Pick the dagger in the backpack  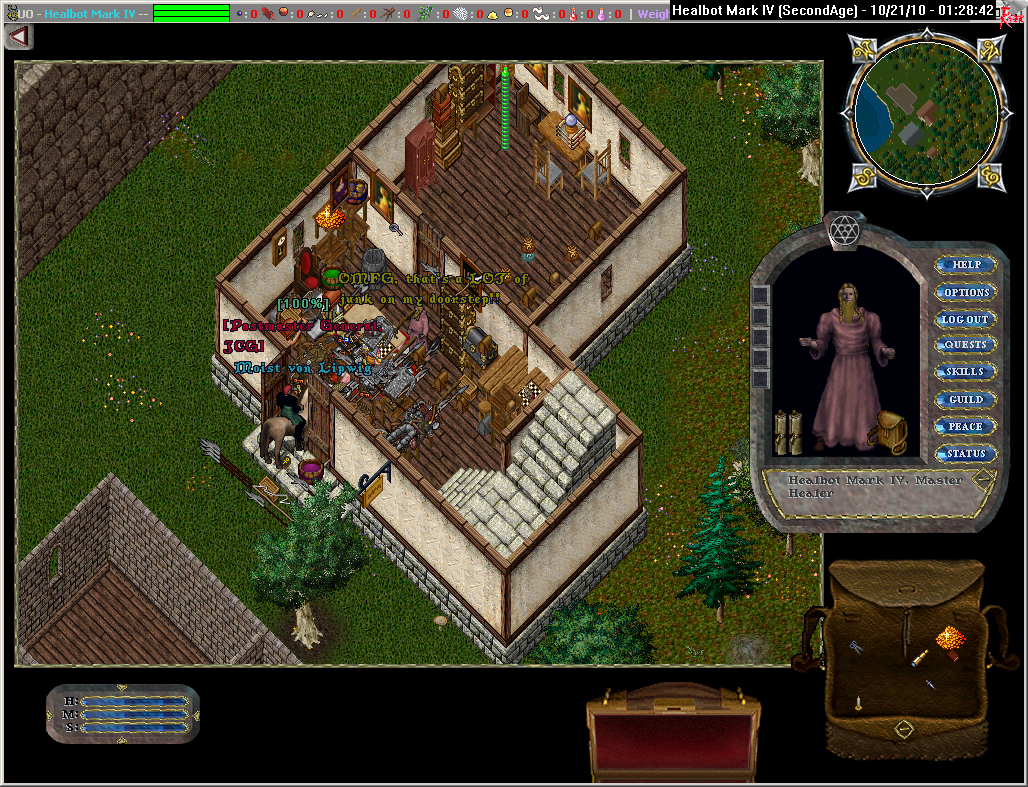(929, 685)
